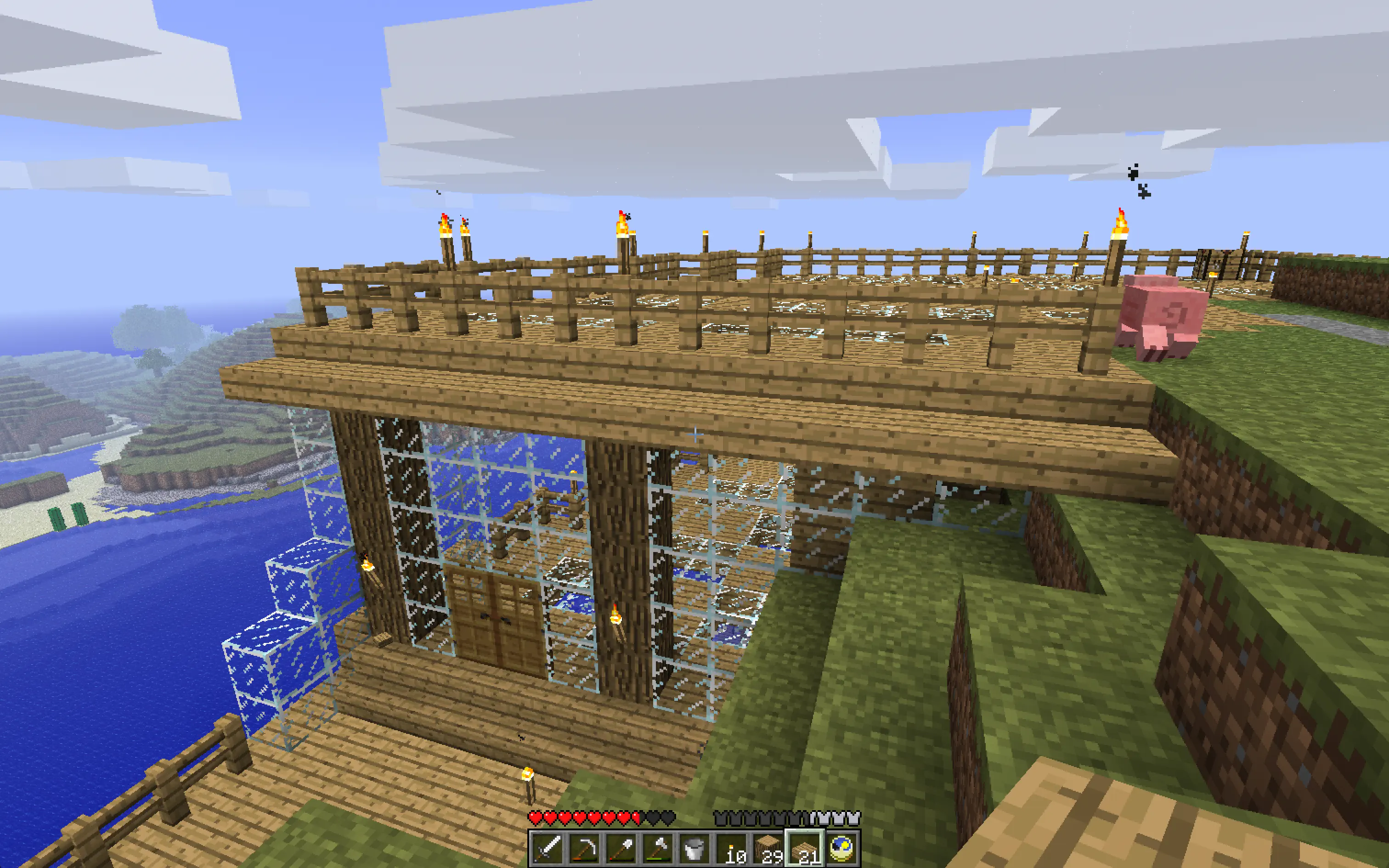1389x868 pixels.
Task: Click the leftmost full red heart
Action: tap(536, 817)
